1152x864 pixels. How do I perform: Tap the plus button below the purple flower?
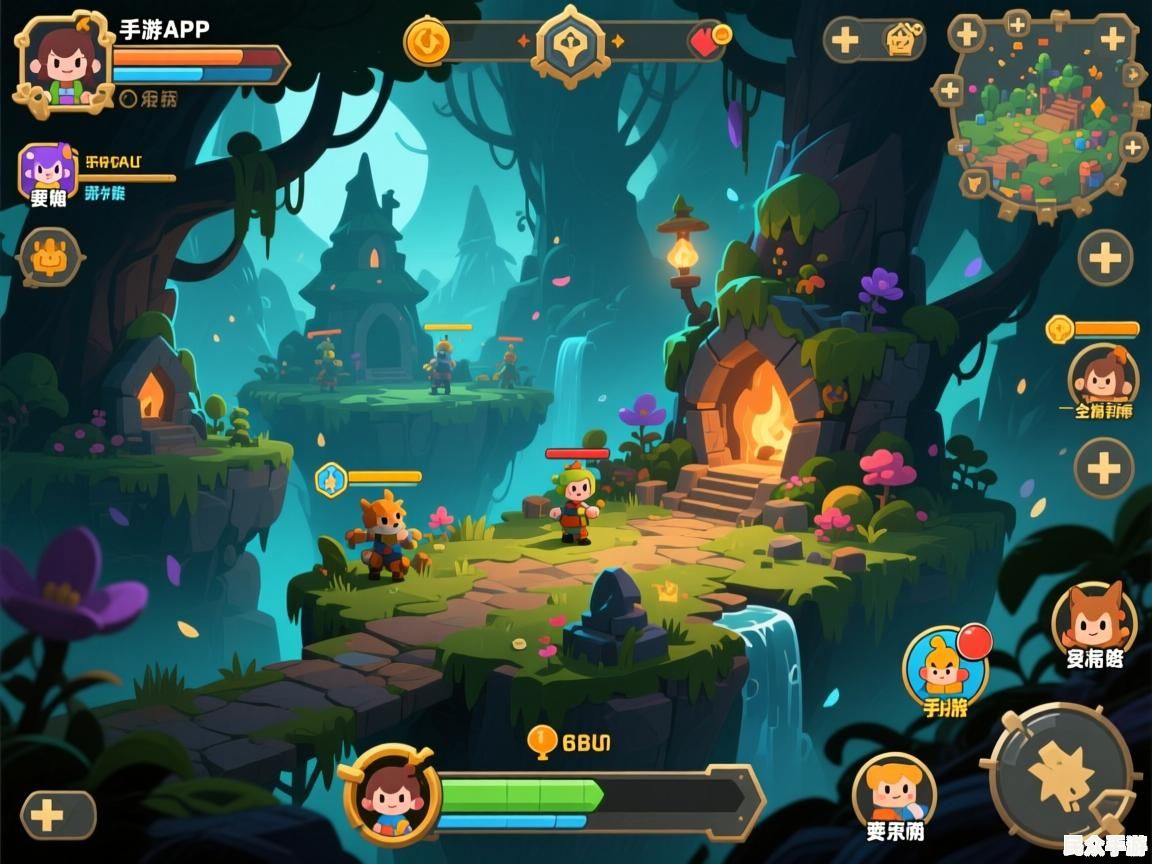coord(57,815)
